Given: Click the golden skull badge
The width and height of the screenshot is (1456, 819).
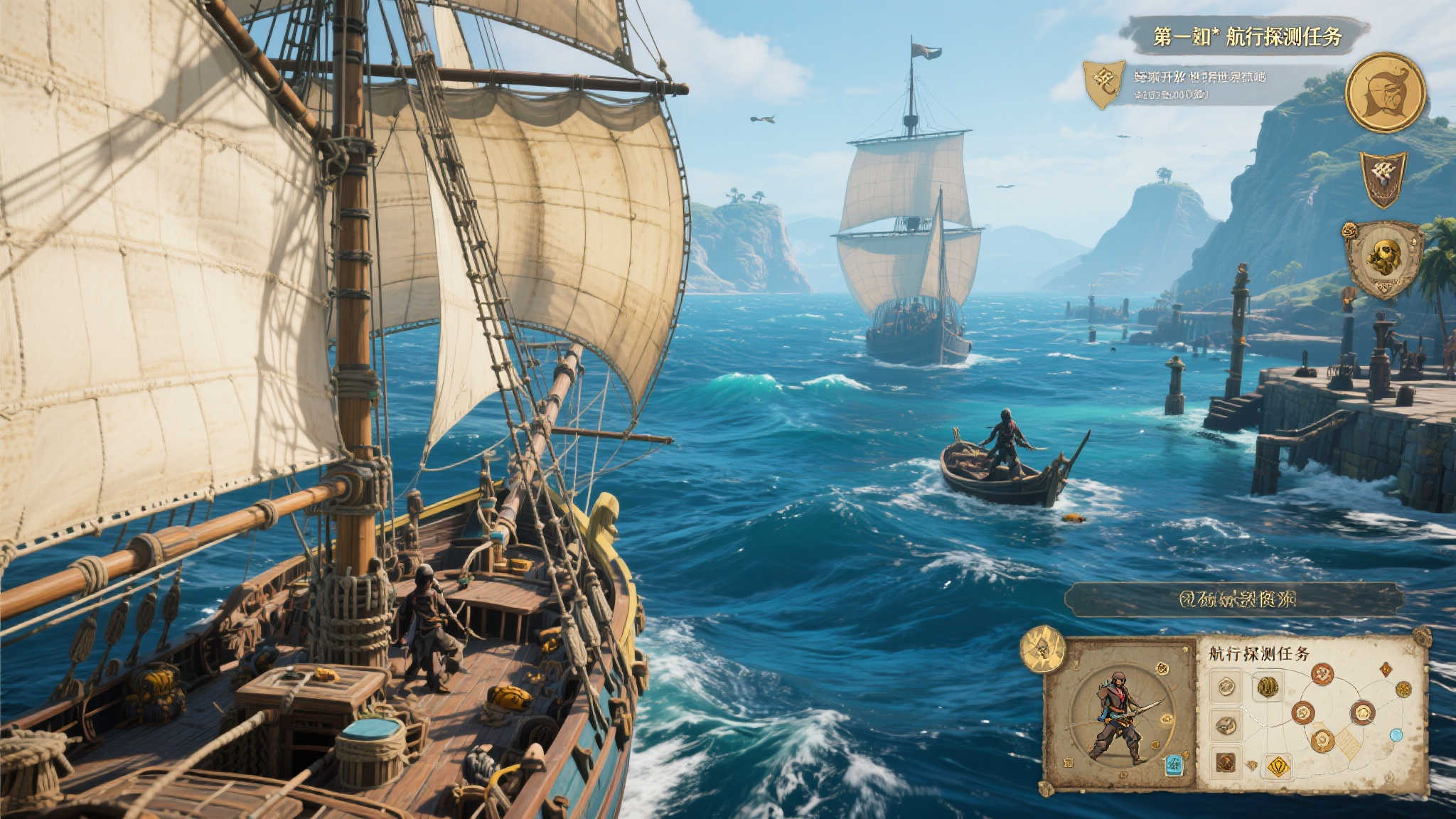Looking at the screenshot, I should [x=1383, y=259].
